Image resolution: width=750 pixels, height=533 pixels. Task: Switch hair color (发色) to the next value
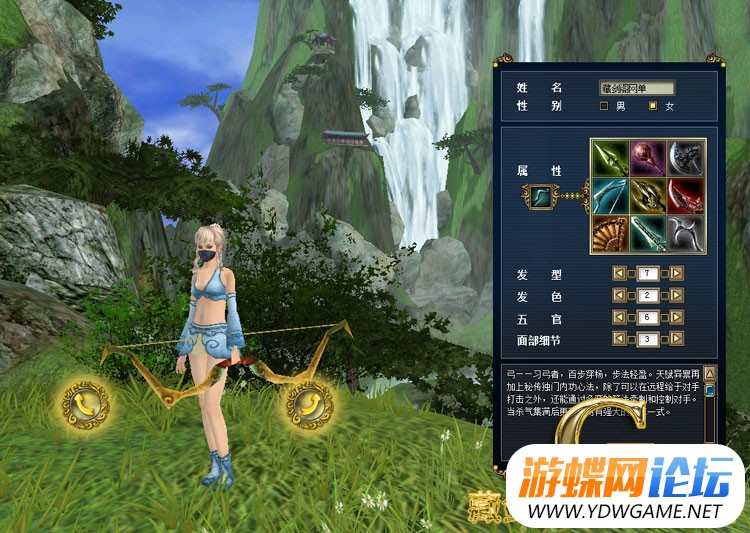pos(677,296)
